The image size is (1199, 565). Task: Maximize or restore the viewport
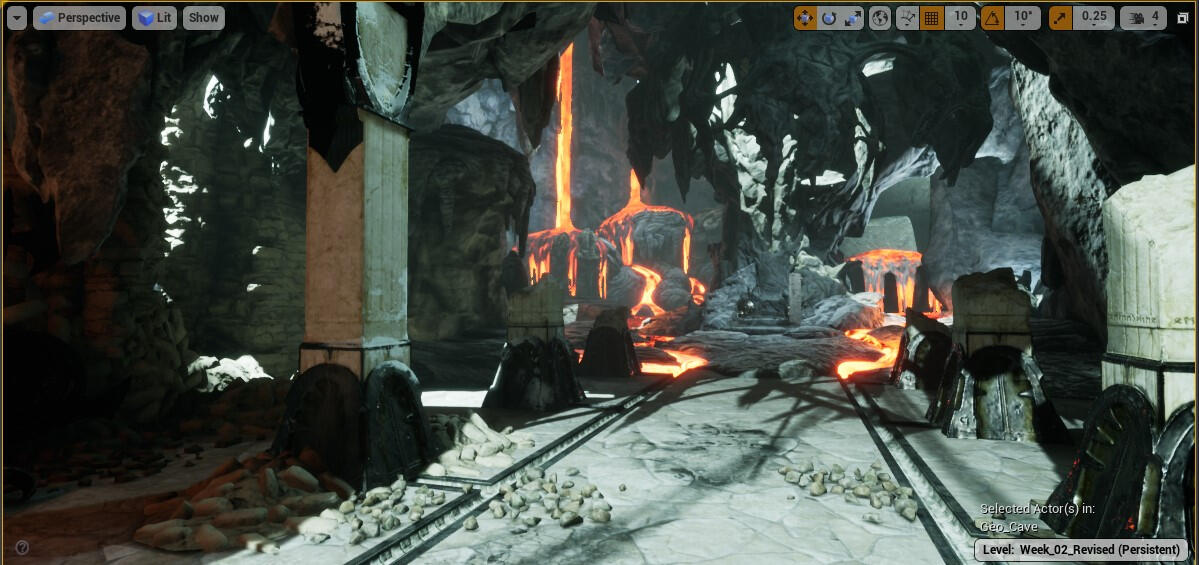1183,17
